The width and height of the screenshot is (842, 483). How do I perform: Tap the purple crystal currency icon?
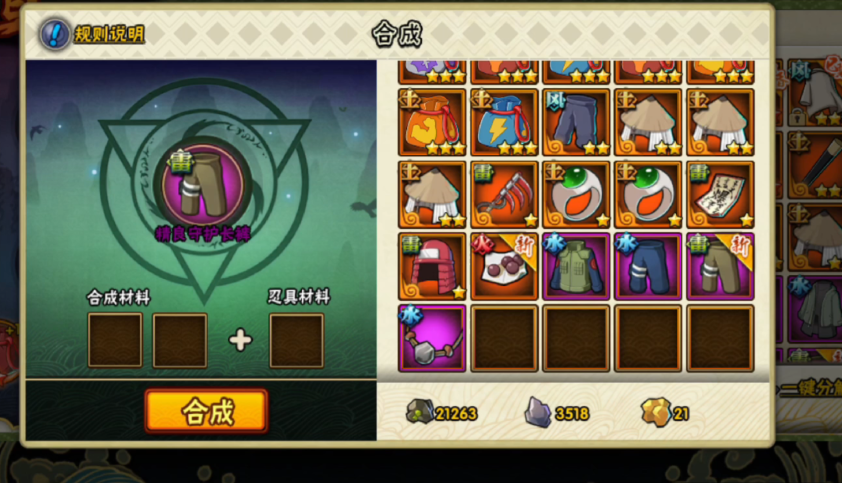pyautogui.click(x=538, y=412)
